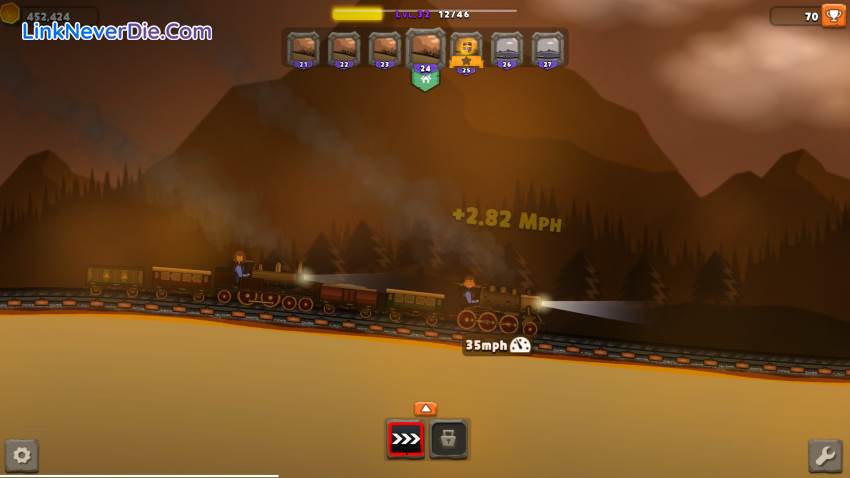Click the green home badge under level 24
The height and width of the screenshot is (478, 850).
[425, 81]
